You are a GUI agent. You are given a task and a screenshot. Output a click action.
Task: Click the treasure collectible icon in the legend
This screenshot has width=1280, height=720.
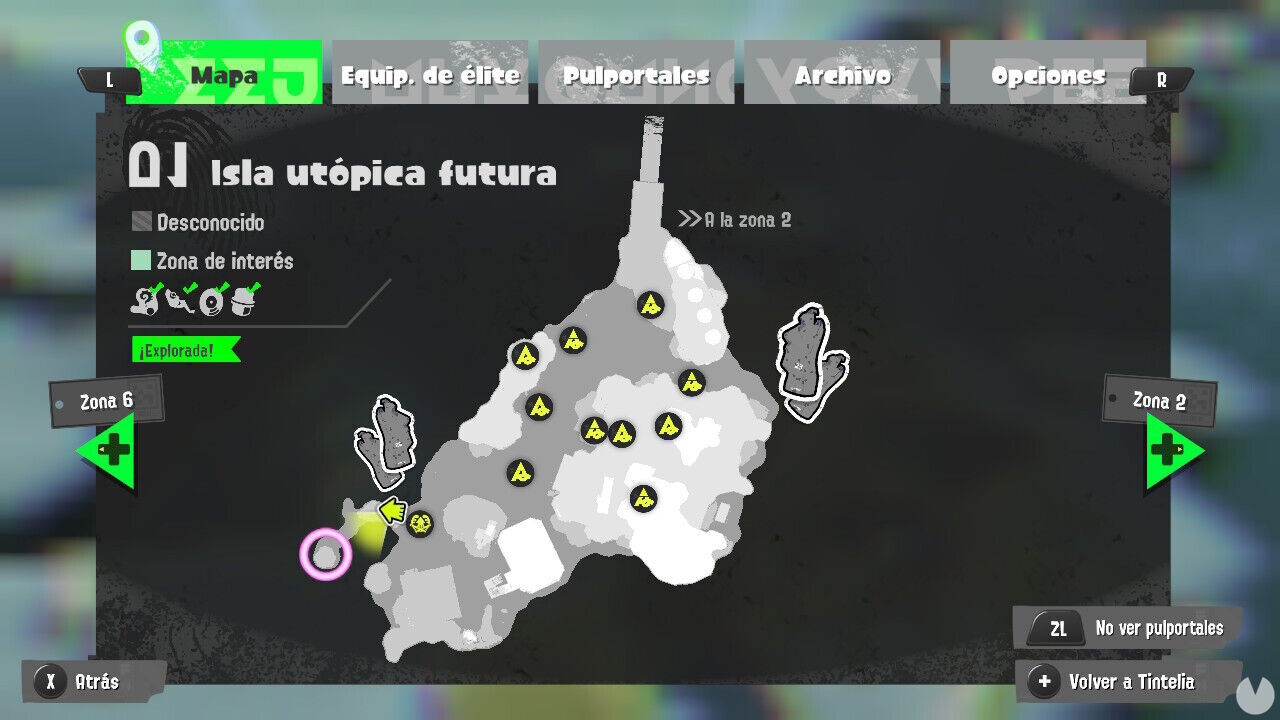(243, 302)
